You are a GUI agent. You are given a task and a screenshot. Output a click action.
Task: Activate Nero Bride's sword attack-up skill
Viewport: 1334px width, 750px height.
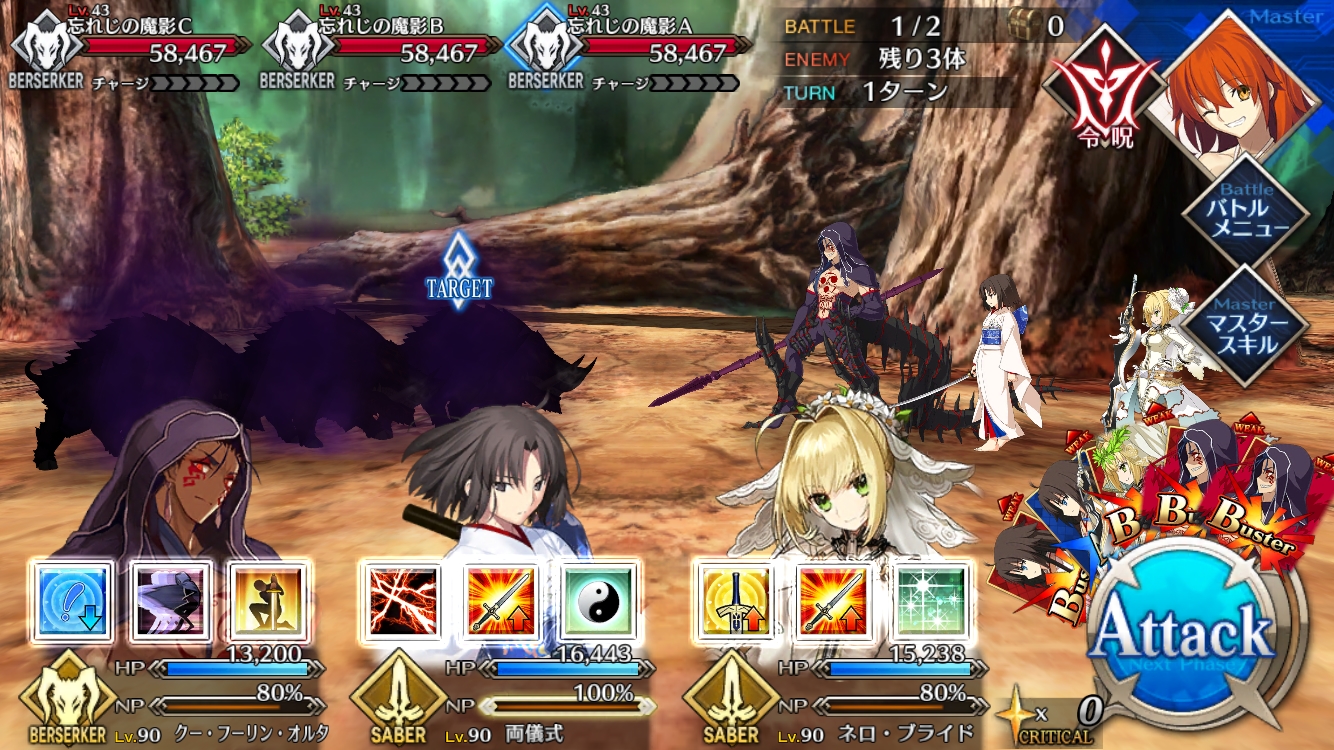pos(833,601)
